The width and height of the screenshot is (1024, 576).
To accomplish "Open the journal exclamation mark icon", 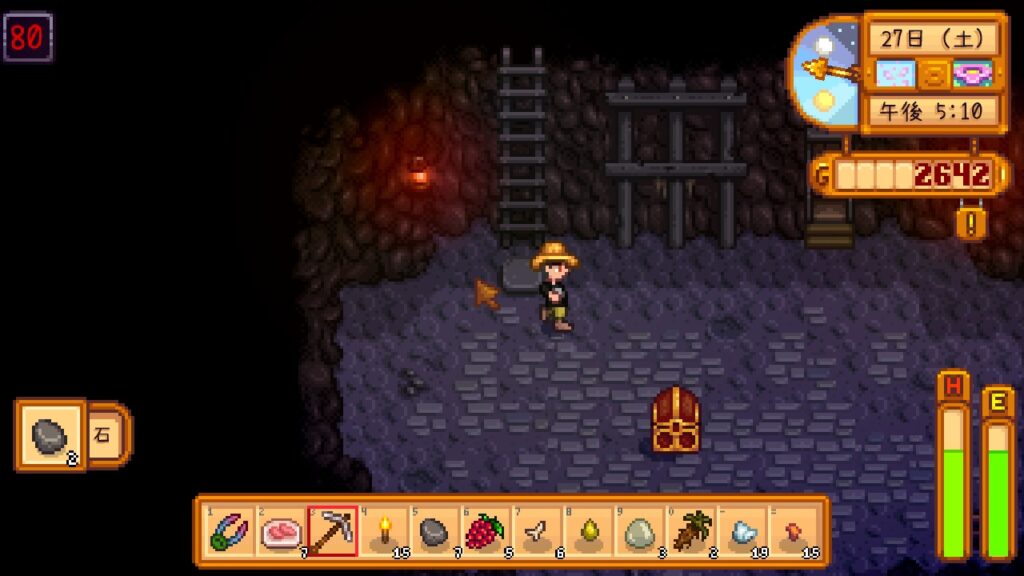I will point(970,221).
